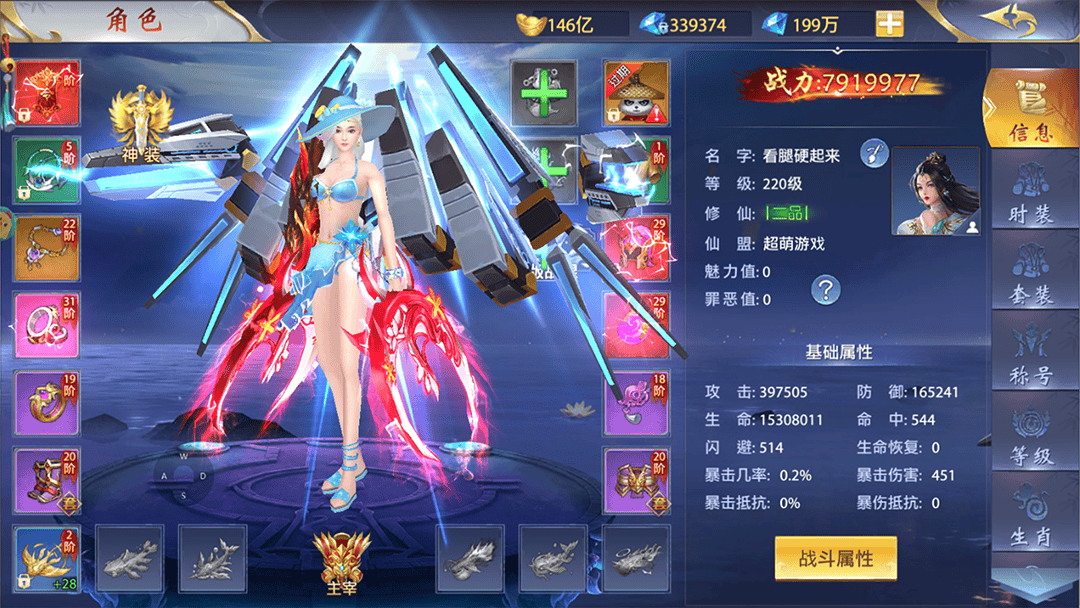
Task: Edit the character name with pen icon
Action: 874,154
